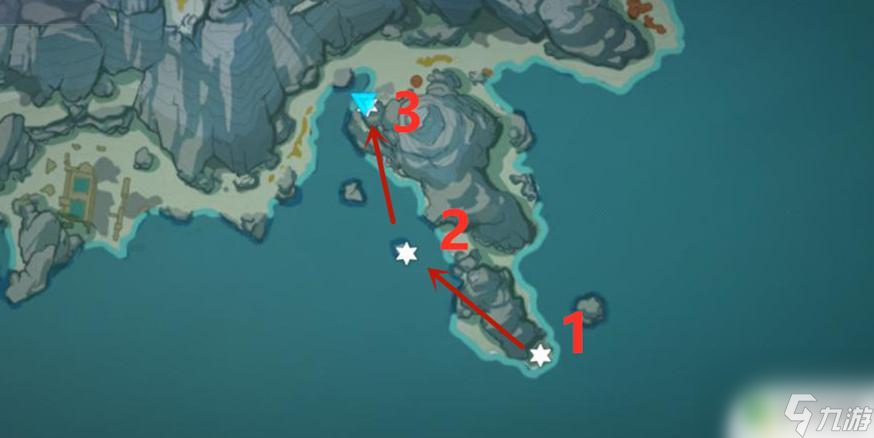Click the white star pin in the water
Viewport: 874px width, 438px height.
coord(406,254)
